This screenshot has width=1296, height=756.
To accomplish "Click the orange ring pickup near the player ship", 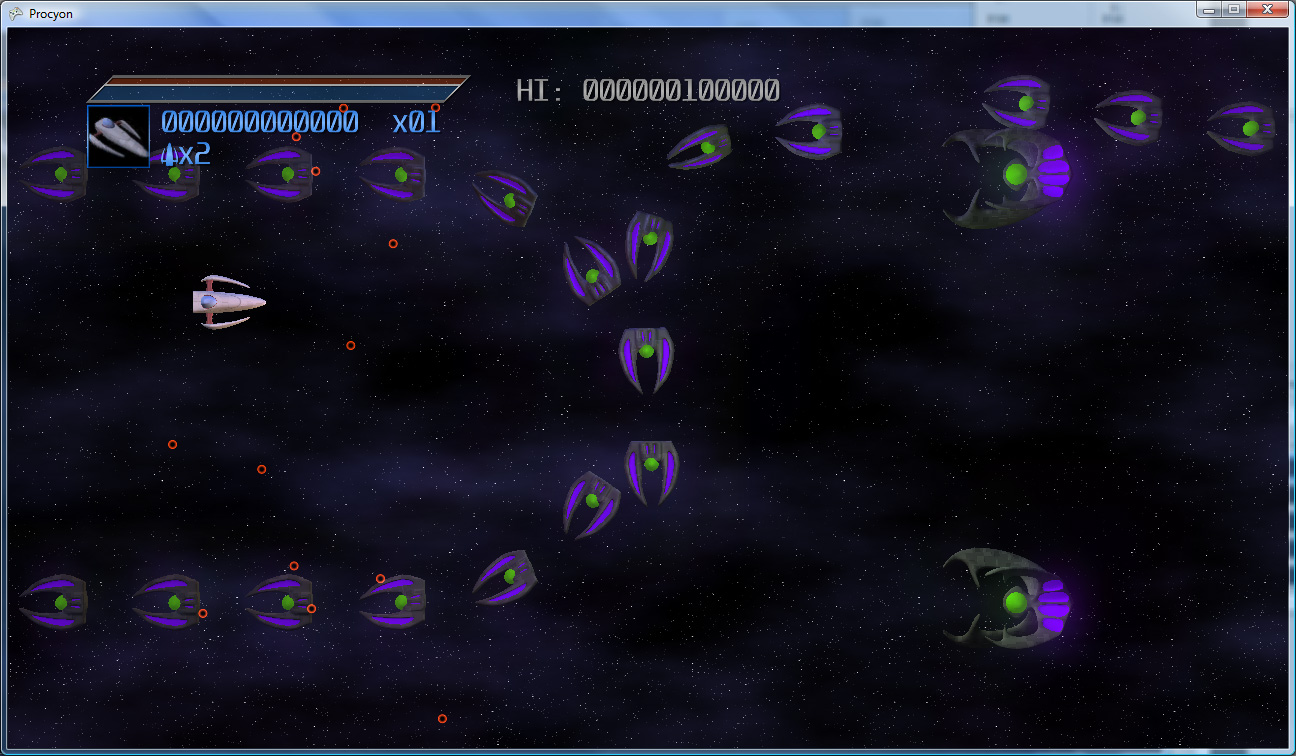I will [350, 346].
